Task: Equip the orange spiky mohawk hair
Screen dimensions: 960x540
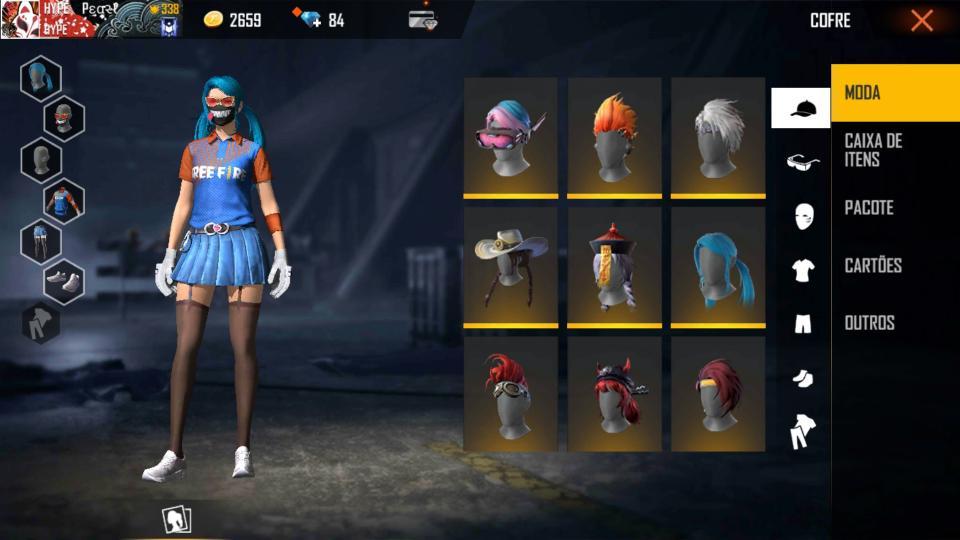Action: click(x=614, y=137)
